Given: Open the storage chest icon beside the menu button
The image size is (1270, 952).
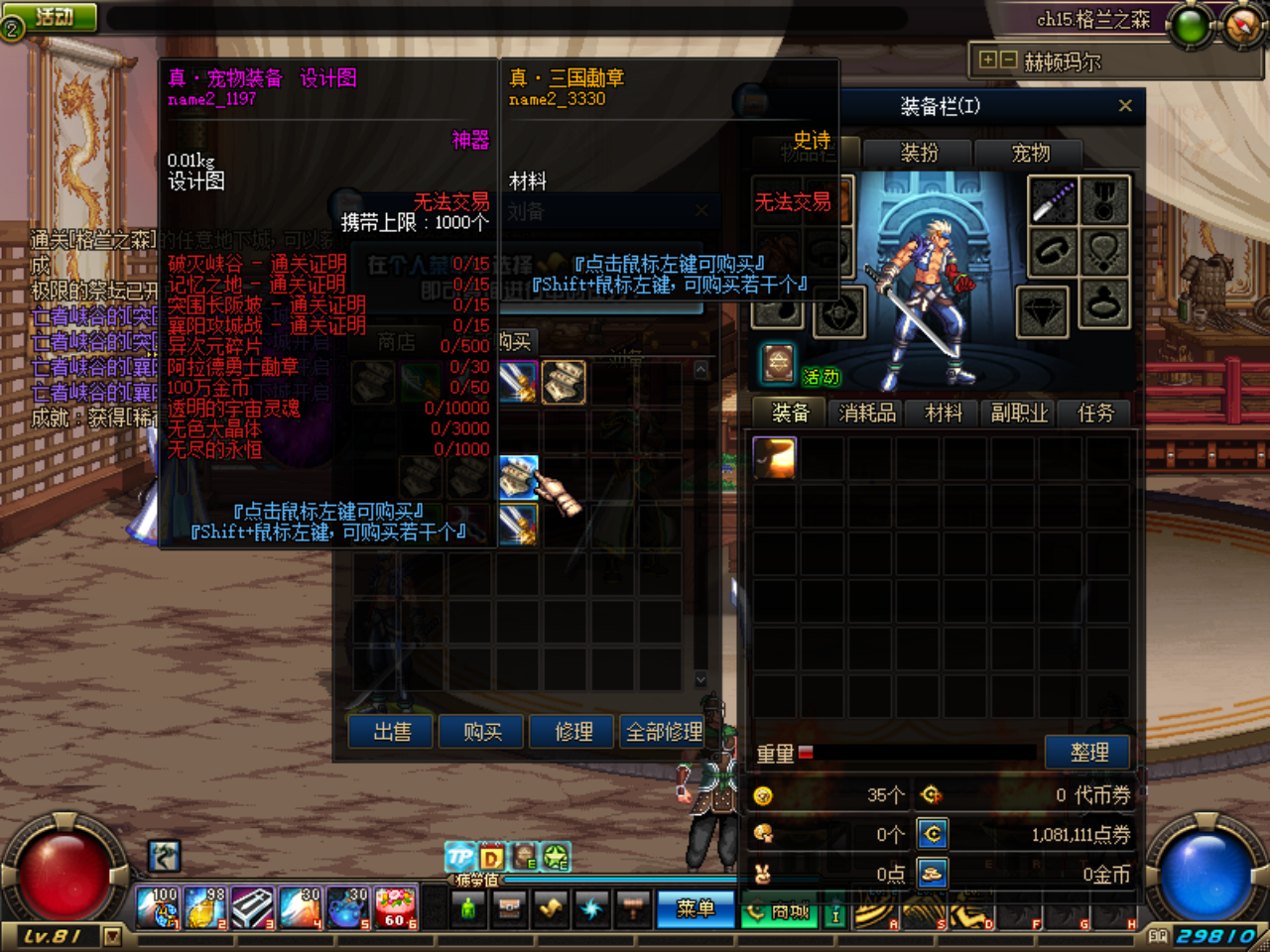Looking at the screenshot, I should pos(509,906).
